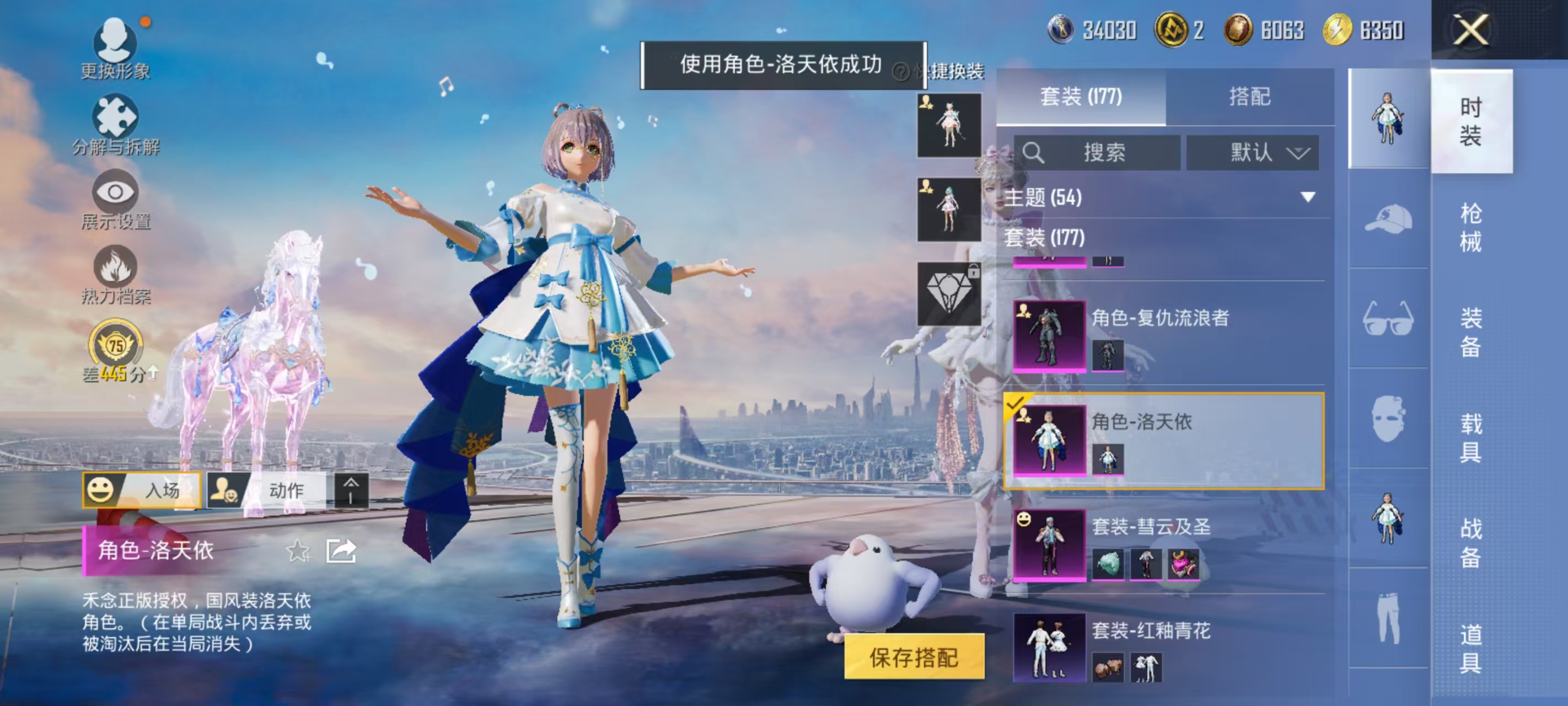1568x706 pixels.
Task: Favorite 角色-洛天依 with the star toggle
Action: [298, 550]
